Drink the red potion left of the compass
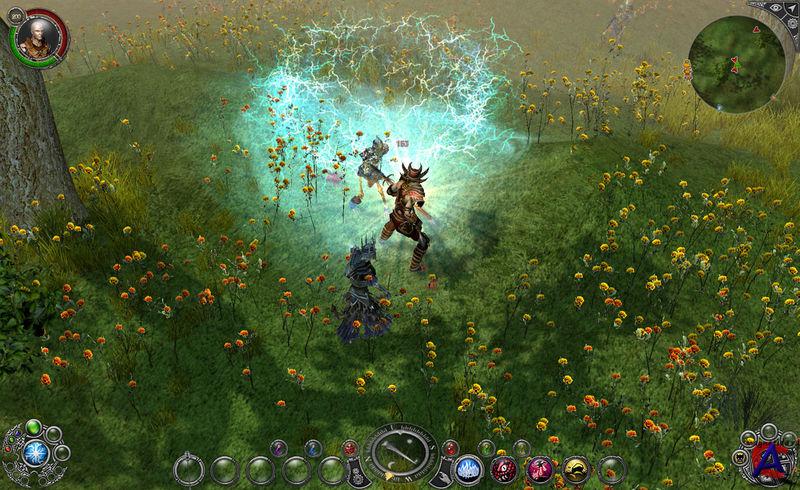Viewport: 800px width, 490px height. point(349,448)
